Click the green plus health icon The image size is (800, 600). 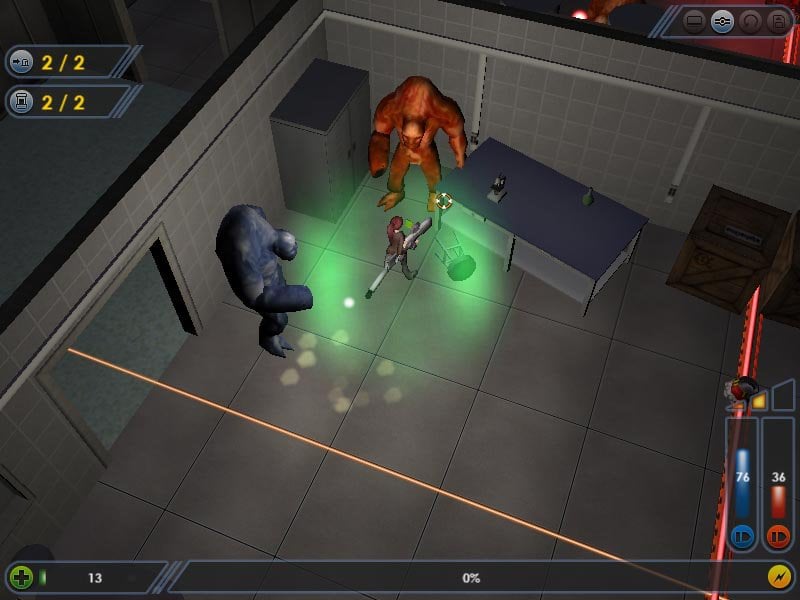pos(20,577)
